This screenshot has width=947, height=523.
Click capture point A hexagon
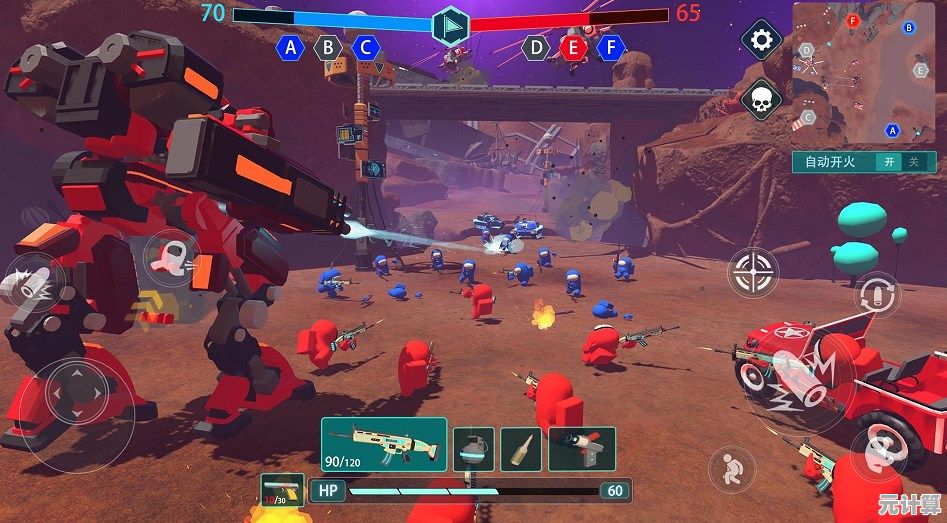coord(291,47)
